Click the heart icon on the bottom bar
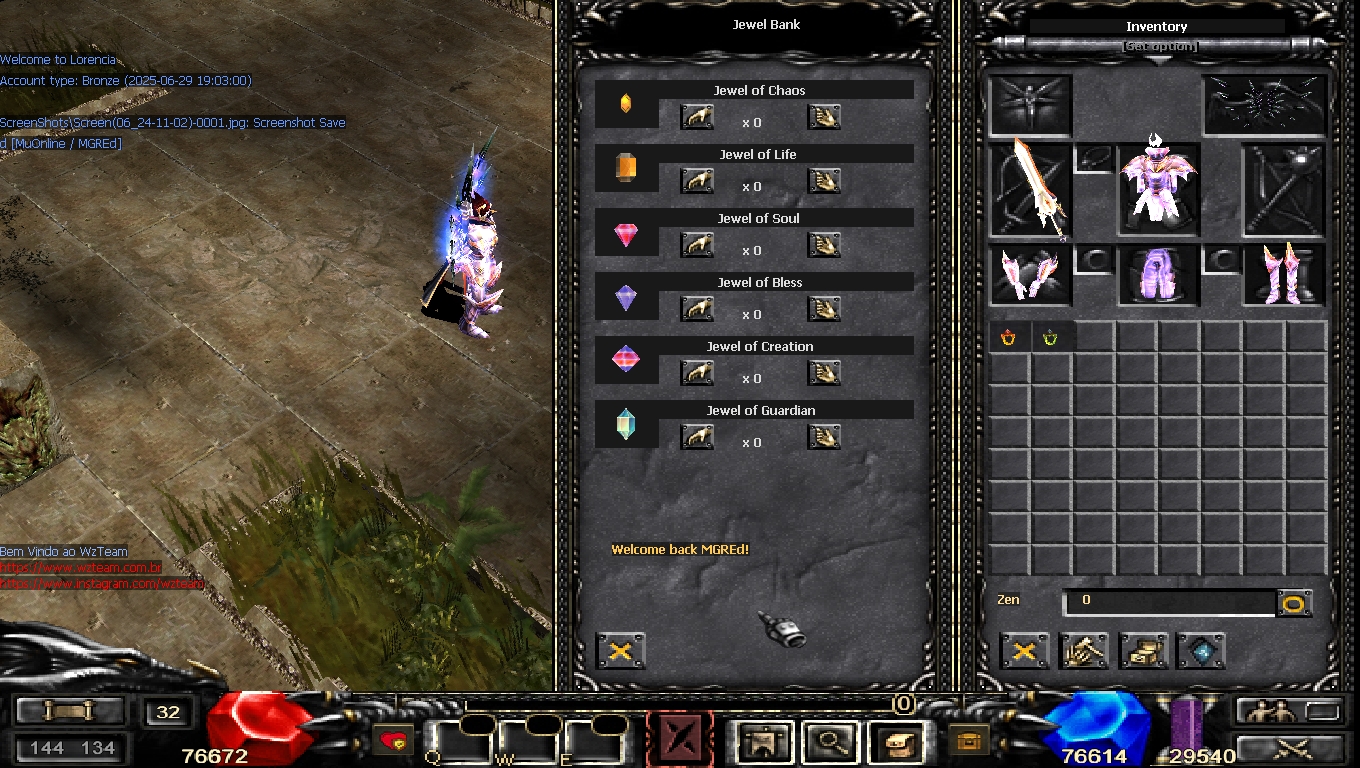This screenshot has height=768, width=1360. [395, 742]
